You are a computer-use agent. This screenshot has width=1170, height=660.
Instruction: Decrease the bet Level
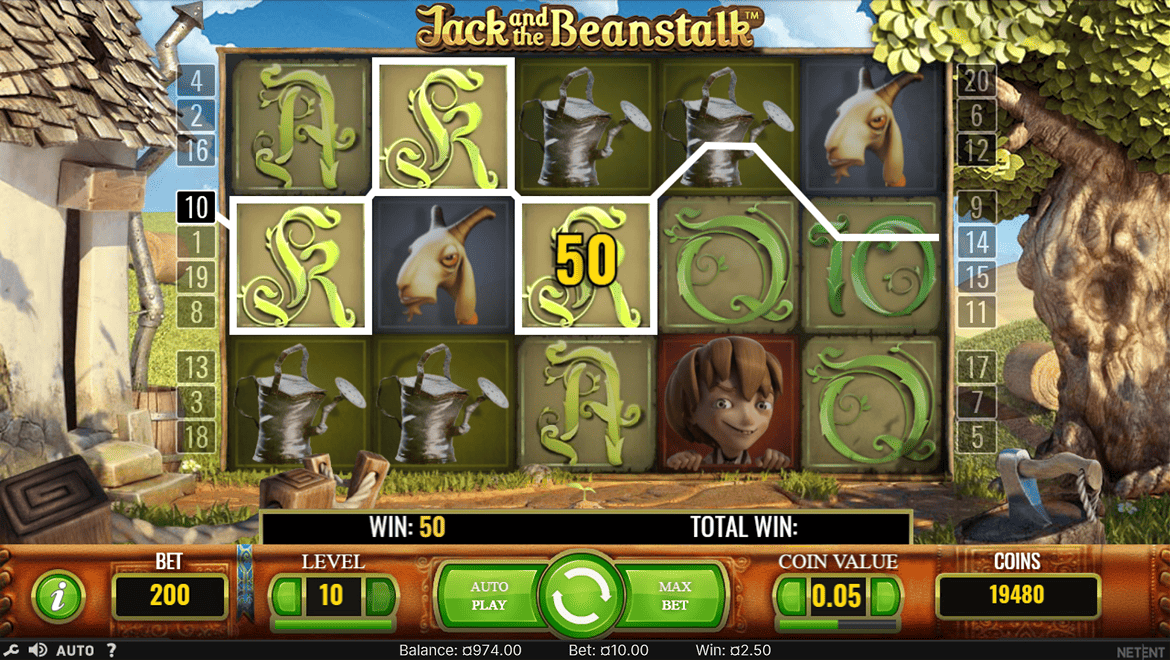pos(287,597)
